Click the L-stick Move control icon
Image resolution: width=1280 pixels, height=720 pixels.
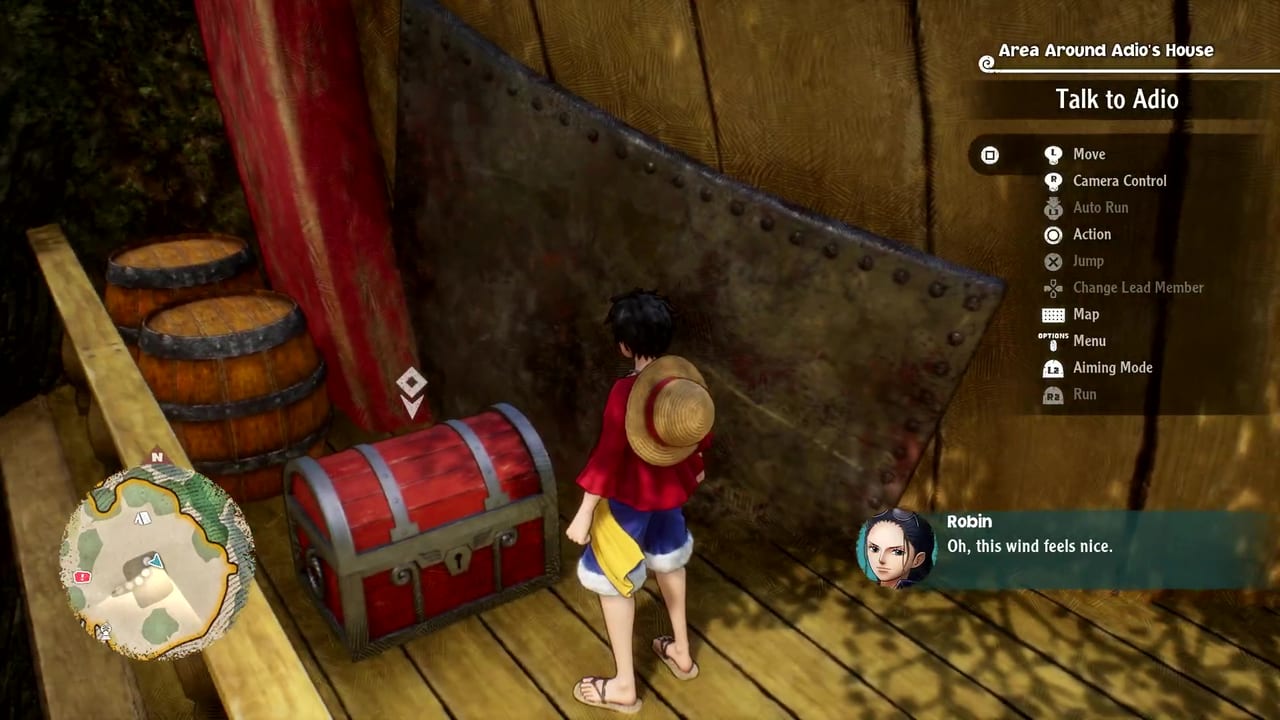pos(1053,154)
